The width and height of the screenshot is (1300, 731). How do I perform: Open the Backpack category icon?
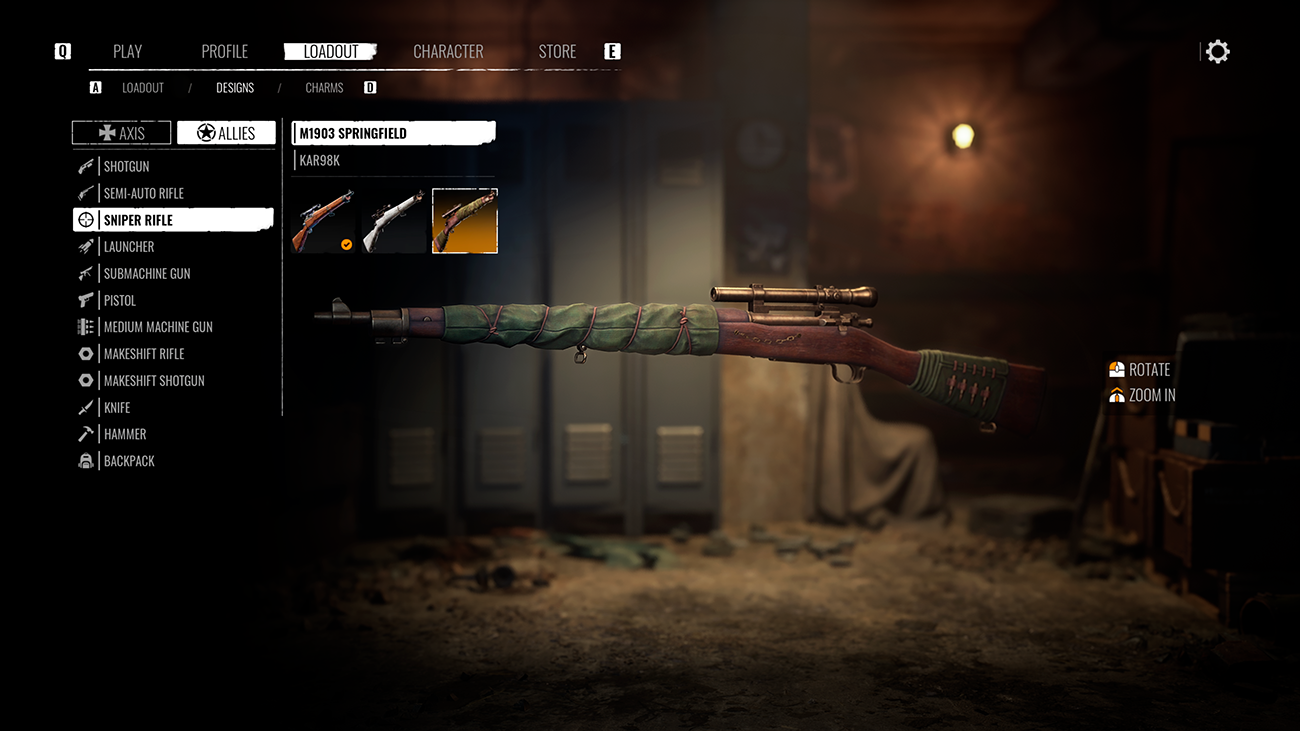[86, 460]
